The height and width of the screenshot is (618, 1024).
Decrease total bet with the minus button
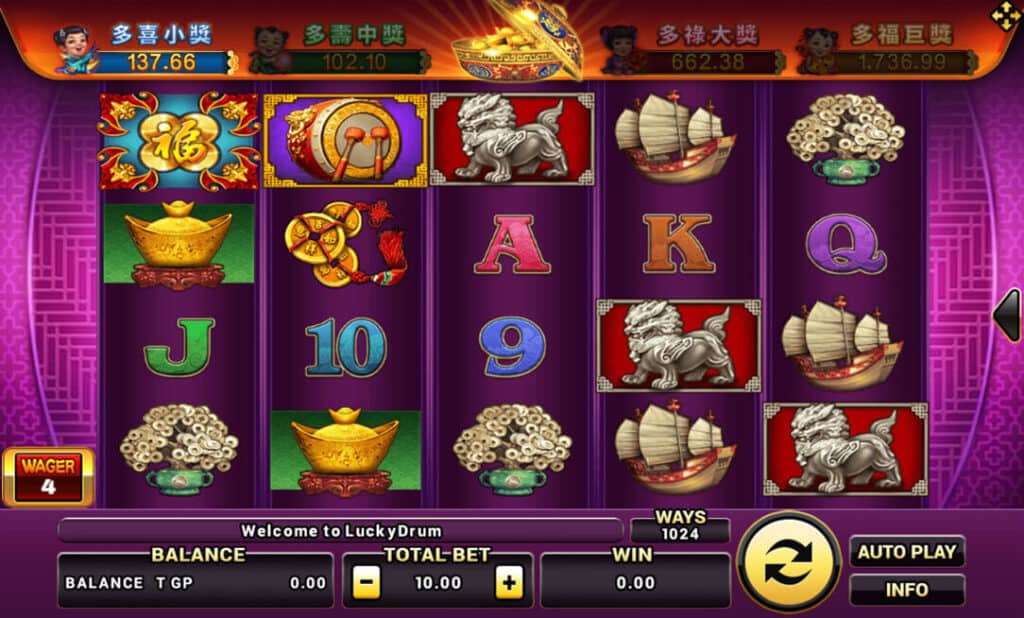pos(367,583)
